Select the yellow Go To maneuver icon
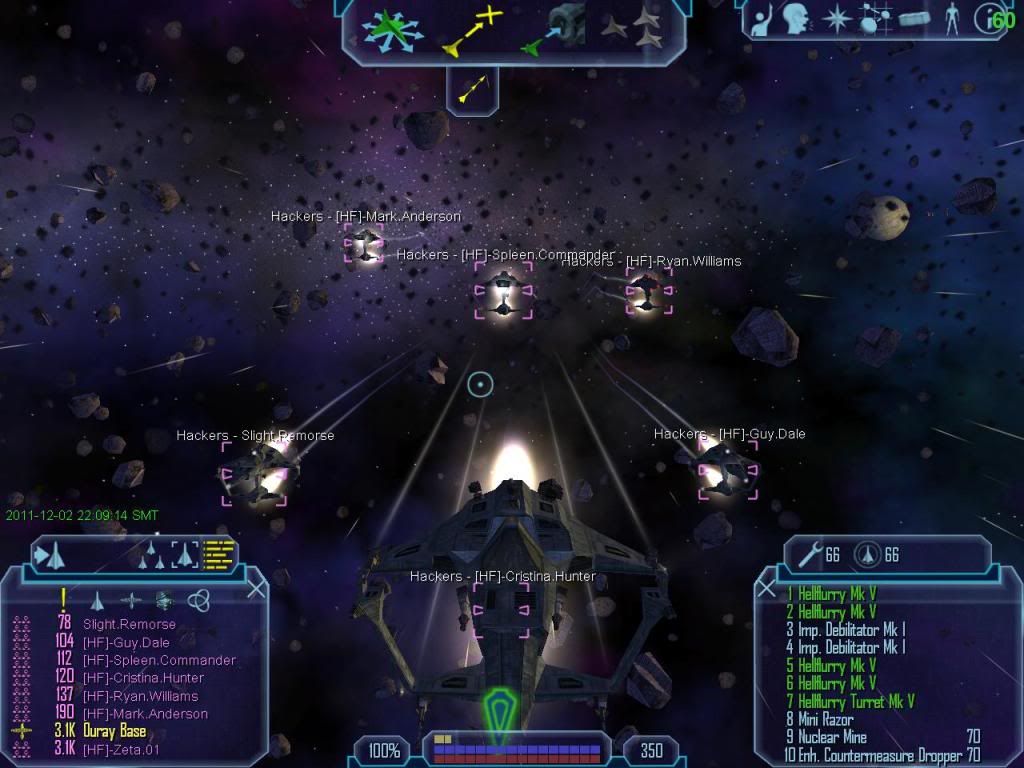1024x768 pixels. pos(471,29)
